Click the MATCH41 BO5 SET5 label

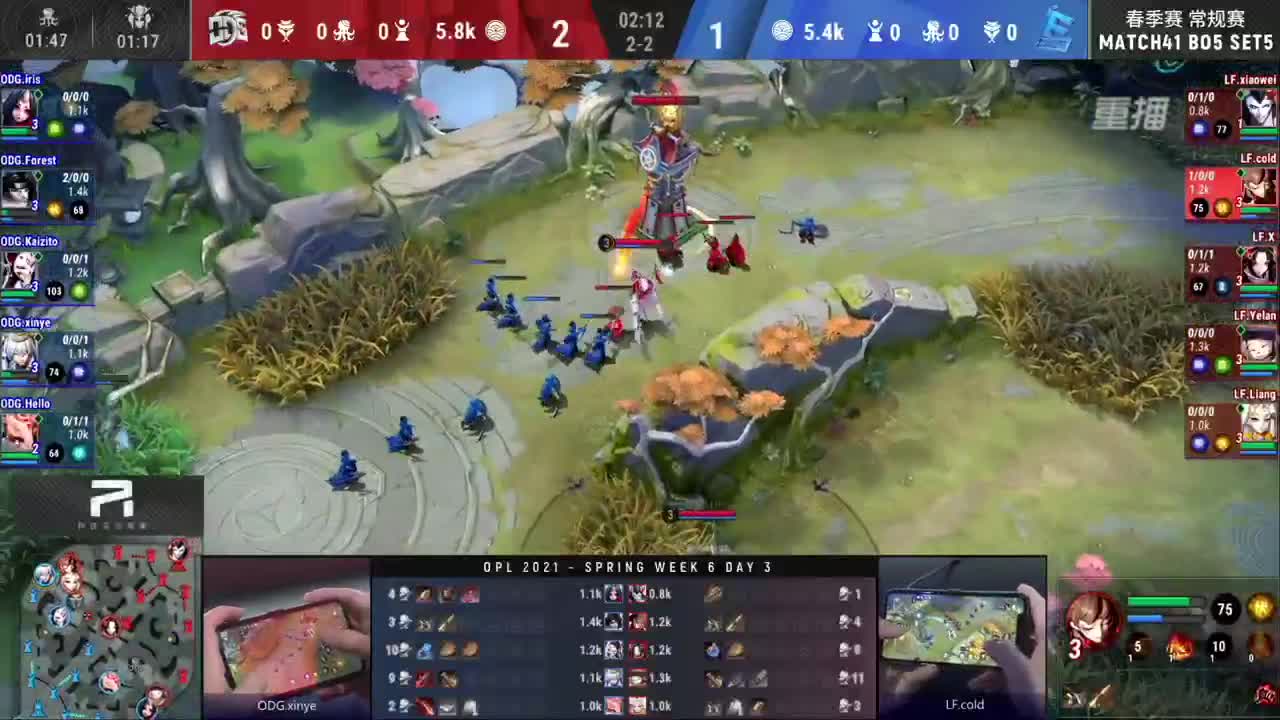(x=1185, y=43)
